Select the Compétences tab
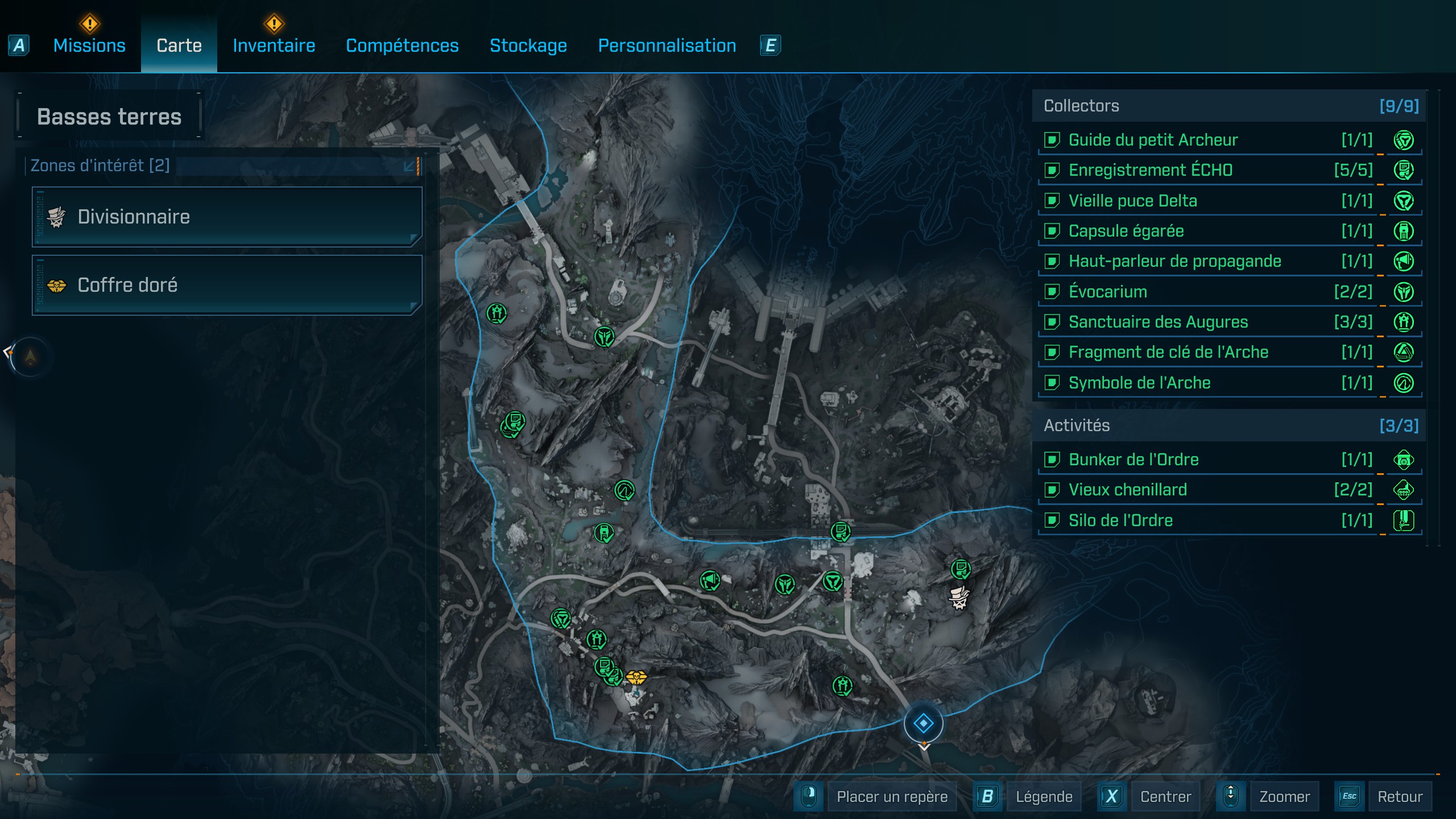 pyautogui.click(x=402, y=45)
